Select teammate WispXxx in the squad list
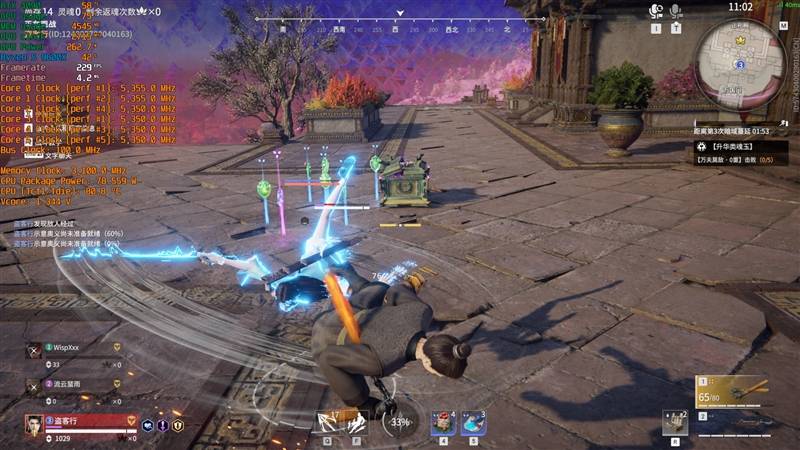800x450 pixels. [x=66, y=347]
